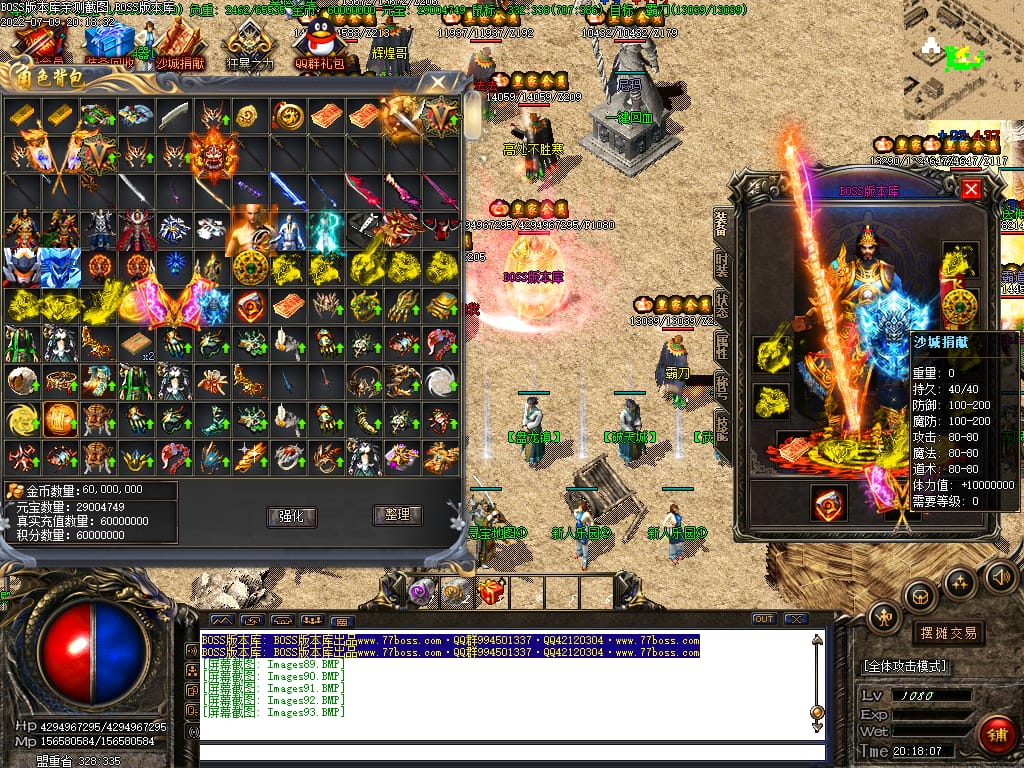Screen dimensions: 1024x768
Task: Click the round red 铺 shop button
Action: point(996,735)
